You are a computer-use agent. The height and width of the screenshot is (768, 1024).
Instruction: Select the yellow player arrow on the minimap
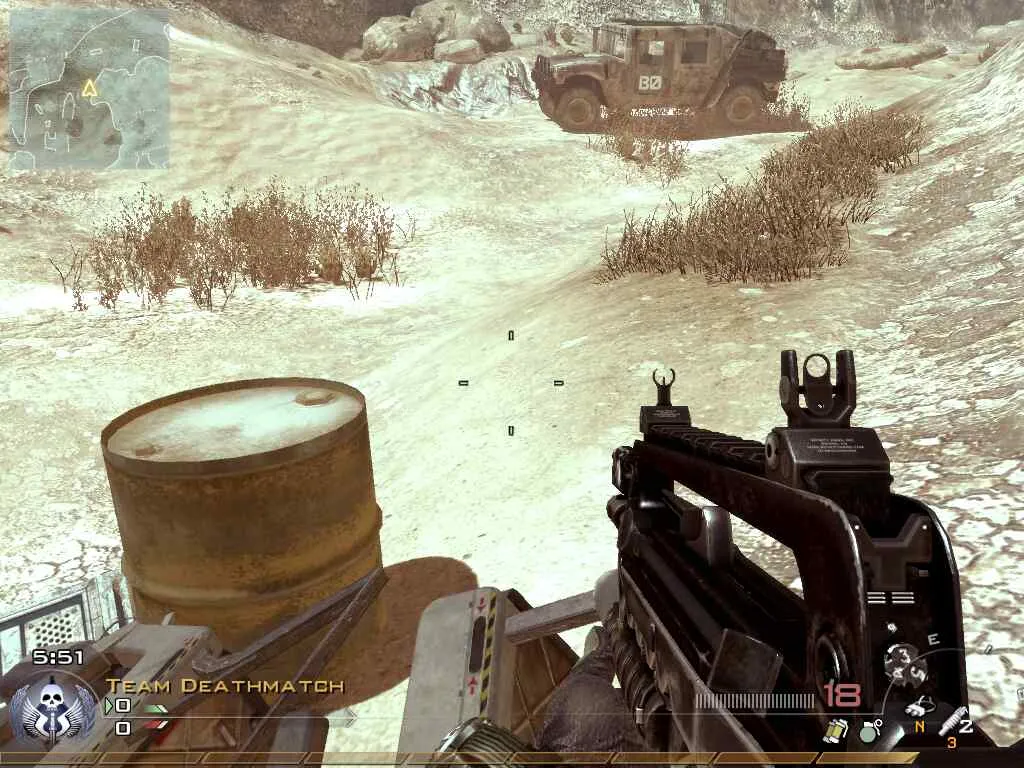(89, 88)
